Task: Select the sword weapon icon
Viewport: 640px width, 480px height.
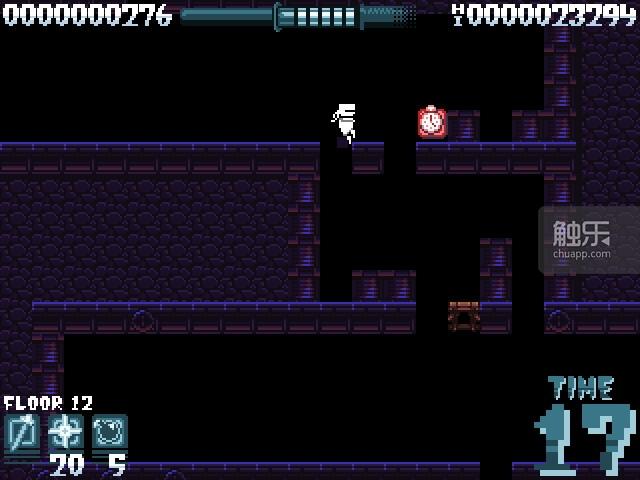Action: (x=21, y=433)
